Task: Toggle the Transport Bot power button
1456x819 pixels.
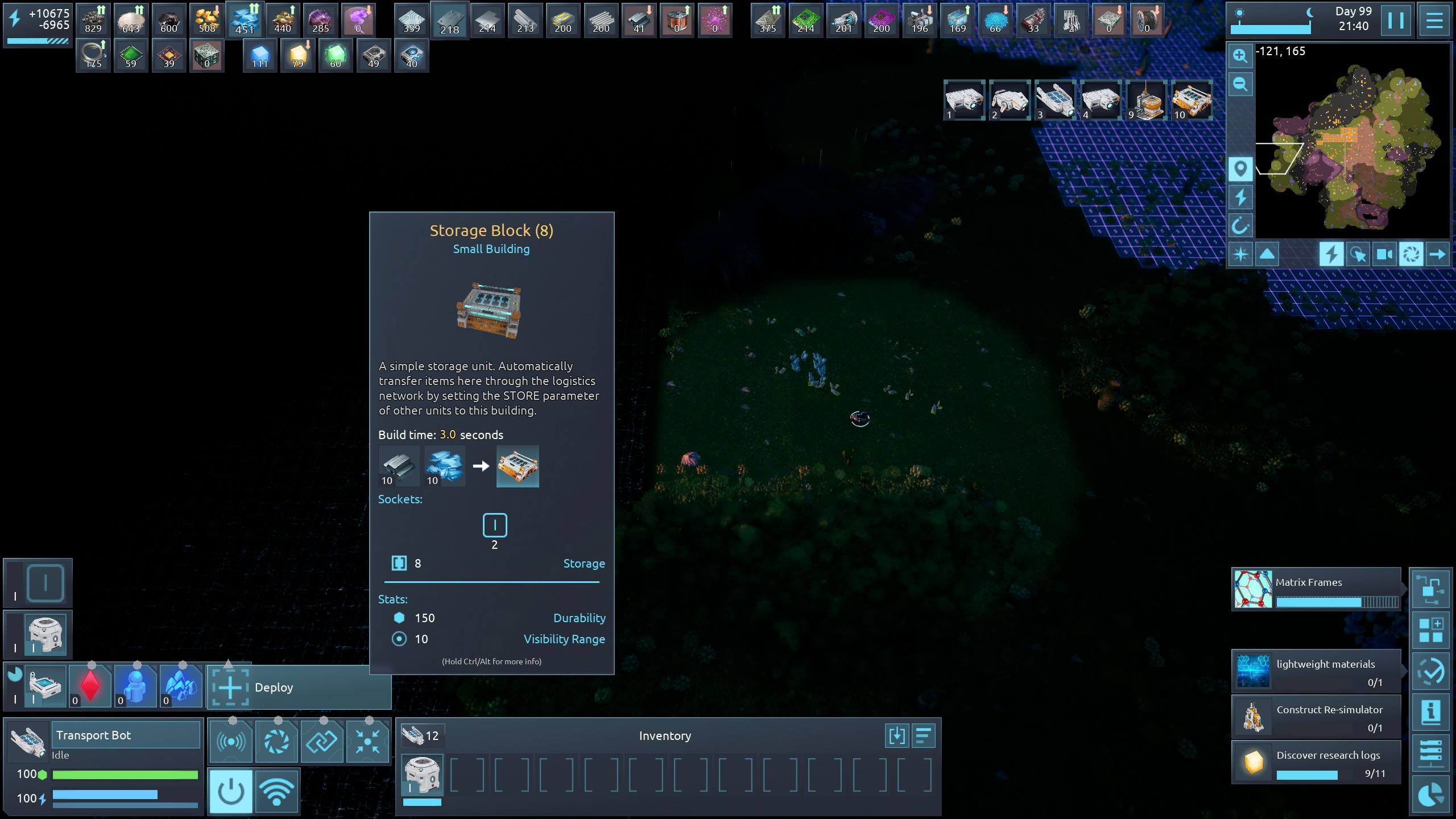Action: pos(230,791)
